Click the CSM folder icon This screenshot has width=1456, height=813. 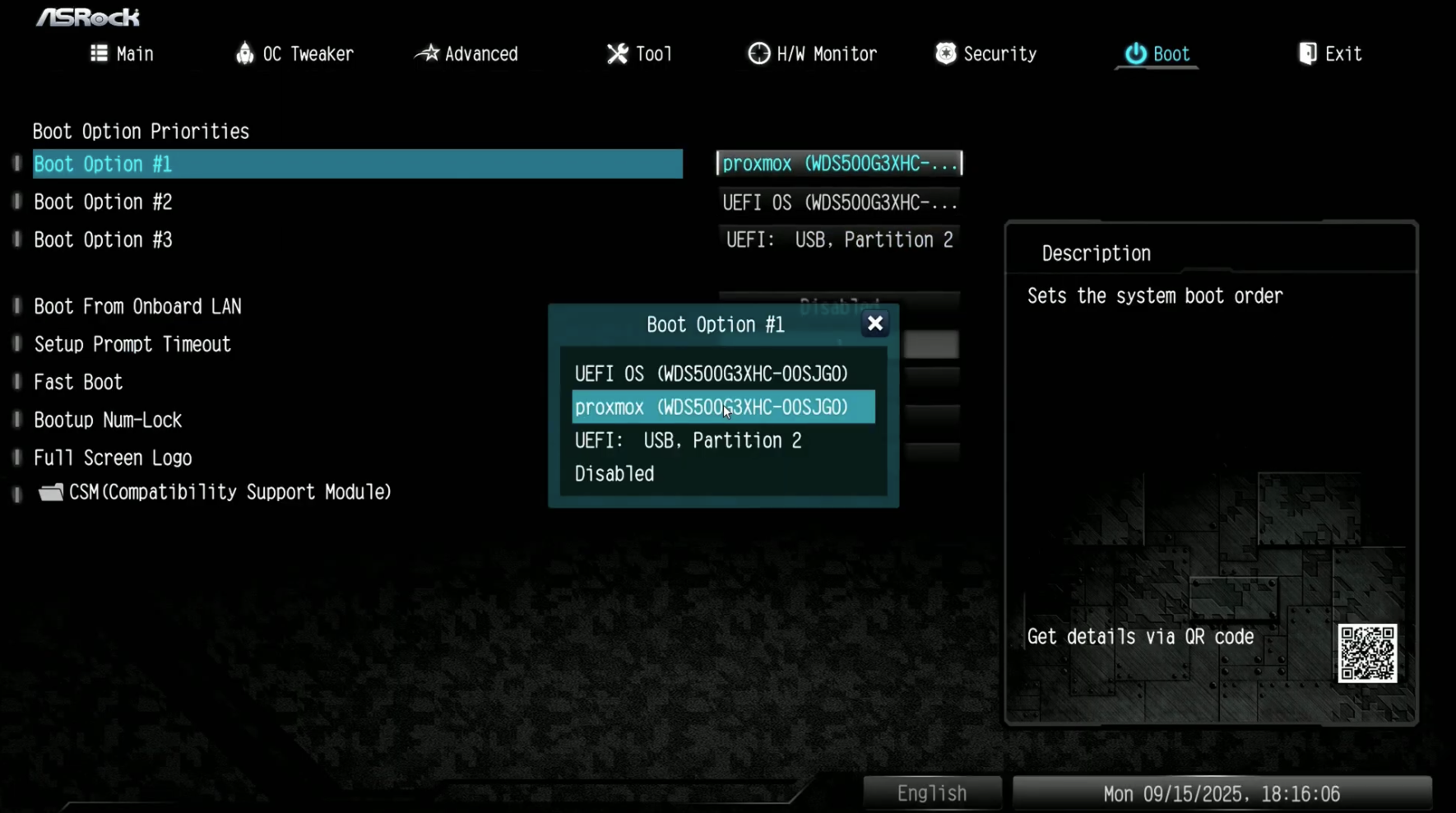click(49, 491)
